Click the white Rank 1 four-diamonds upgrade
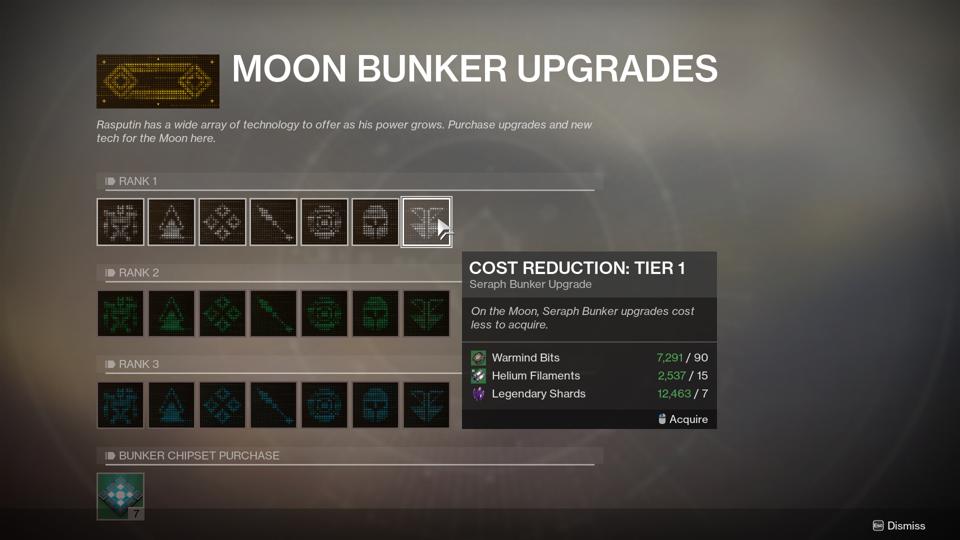Screen dimensions: 960x540 [x=222, y=221]
